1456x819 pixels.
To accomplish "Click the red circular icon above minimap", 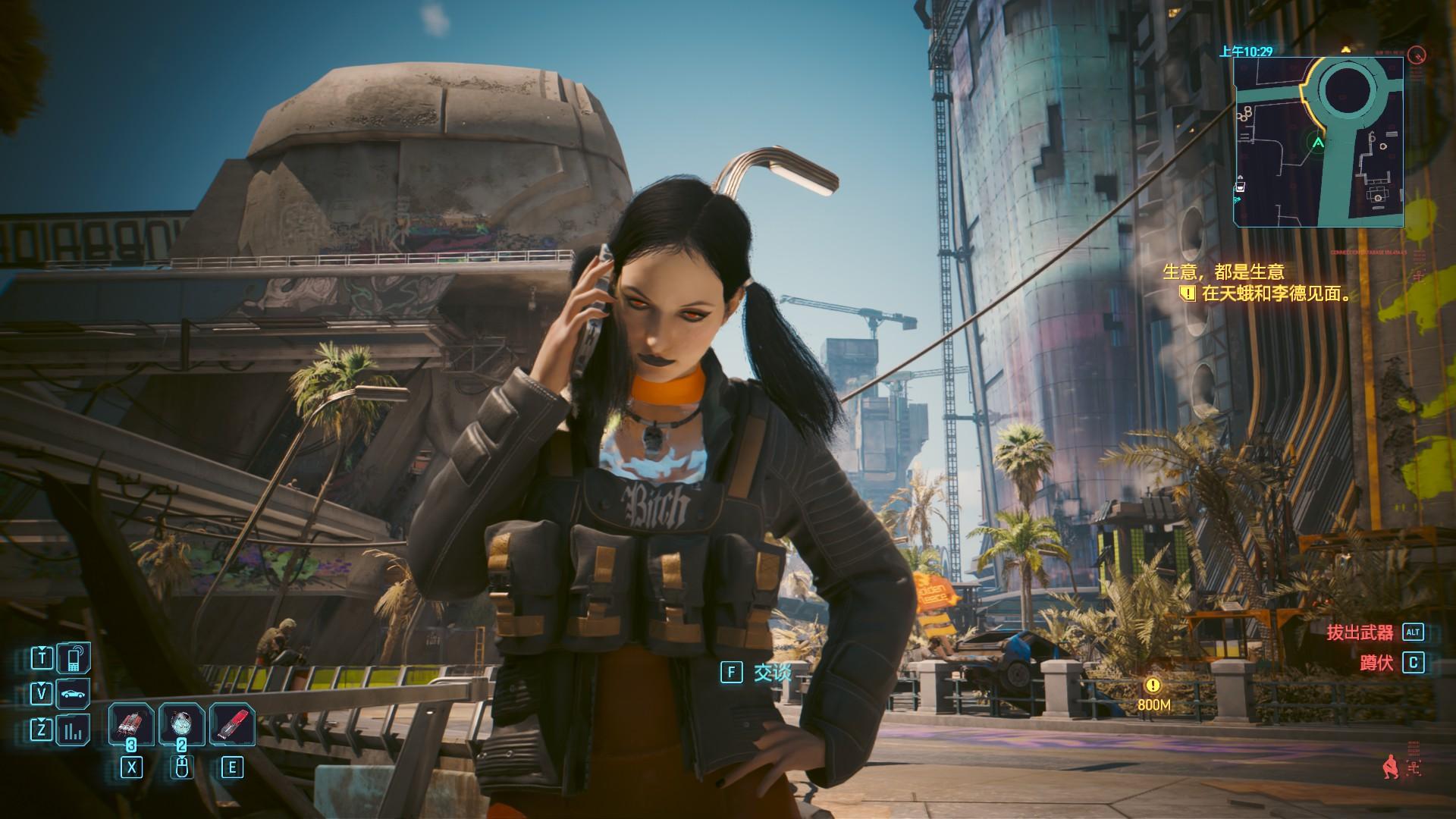I will (1416, 55).
